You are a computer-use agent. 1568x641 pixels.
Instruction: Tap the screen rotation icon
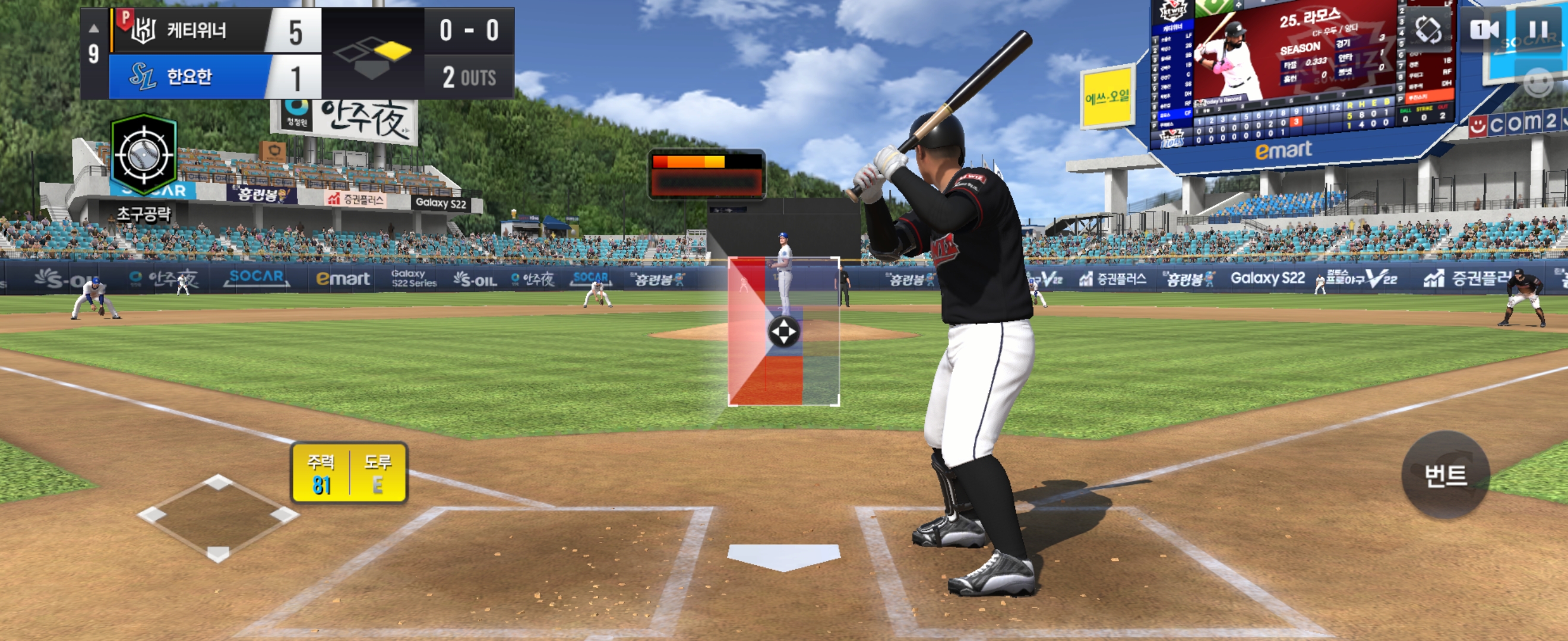1428,28
